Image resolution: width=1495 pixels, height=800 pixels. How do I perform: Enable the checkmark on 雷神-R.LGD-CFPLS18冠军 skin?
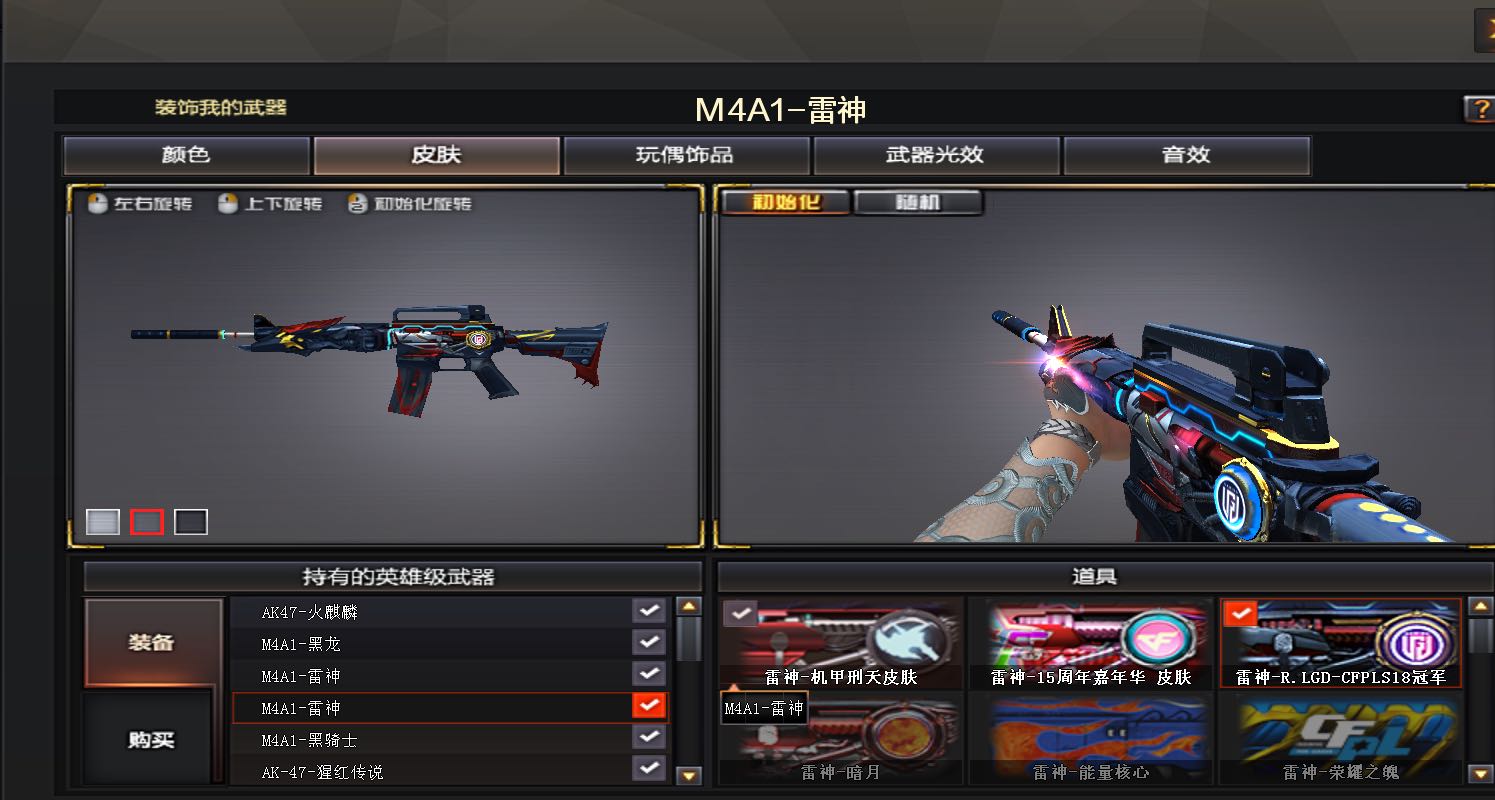click(x=1240, y=614)
